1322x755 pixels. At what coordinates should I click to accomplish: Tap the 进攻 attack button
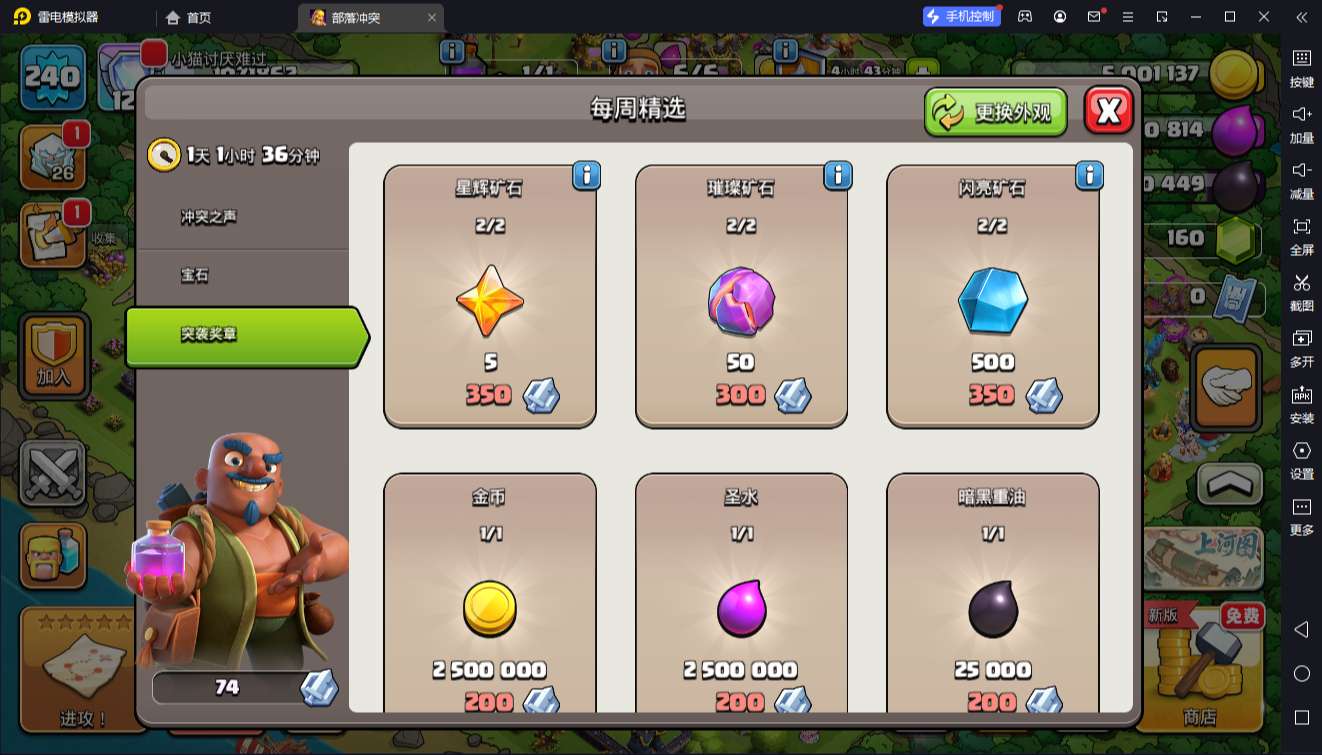point(83,670)
